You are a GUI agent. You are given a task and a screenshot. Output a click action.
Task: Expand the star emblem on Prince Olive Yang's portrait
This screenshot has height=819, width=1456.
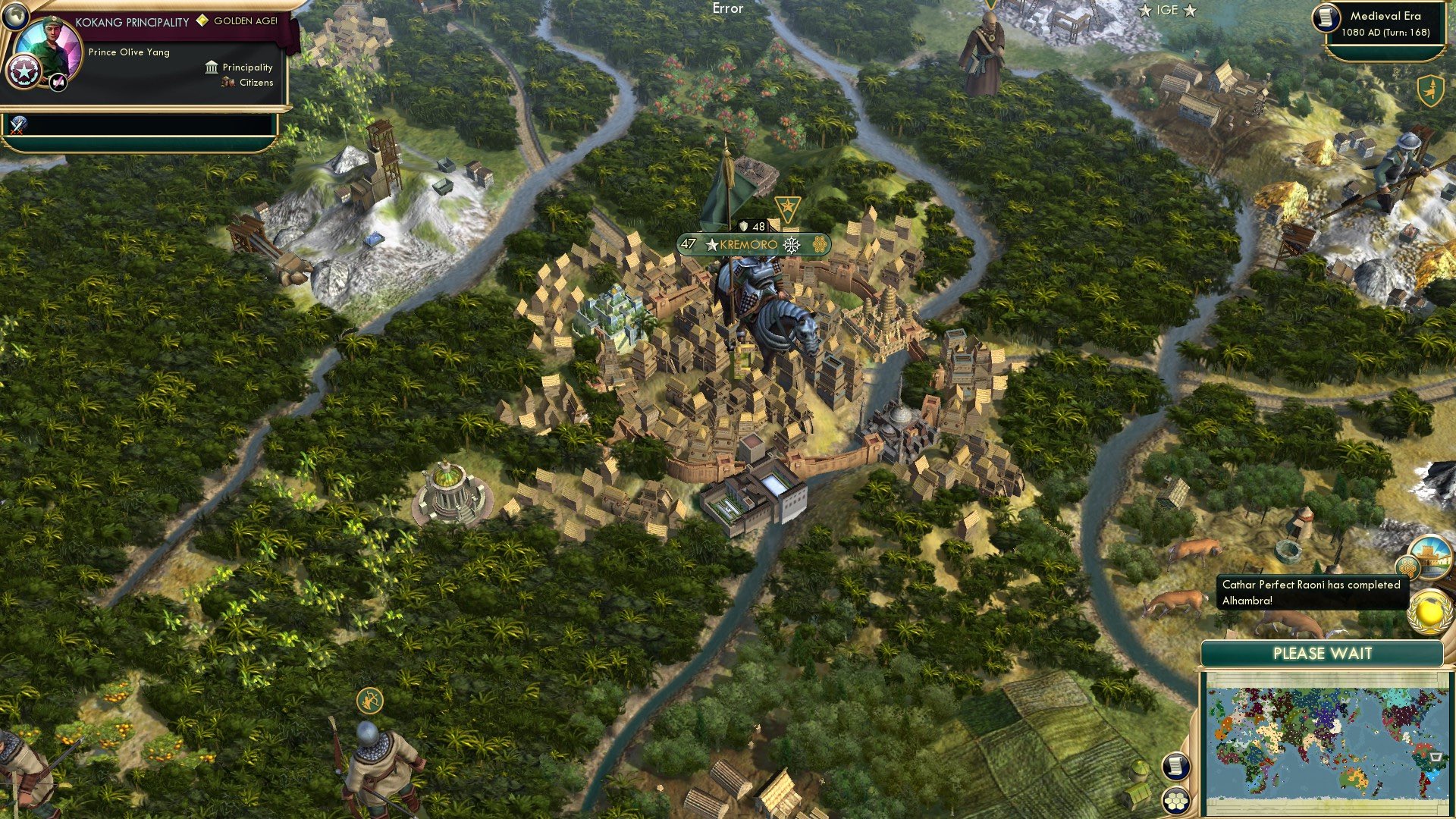tap(23, 69)
